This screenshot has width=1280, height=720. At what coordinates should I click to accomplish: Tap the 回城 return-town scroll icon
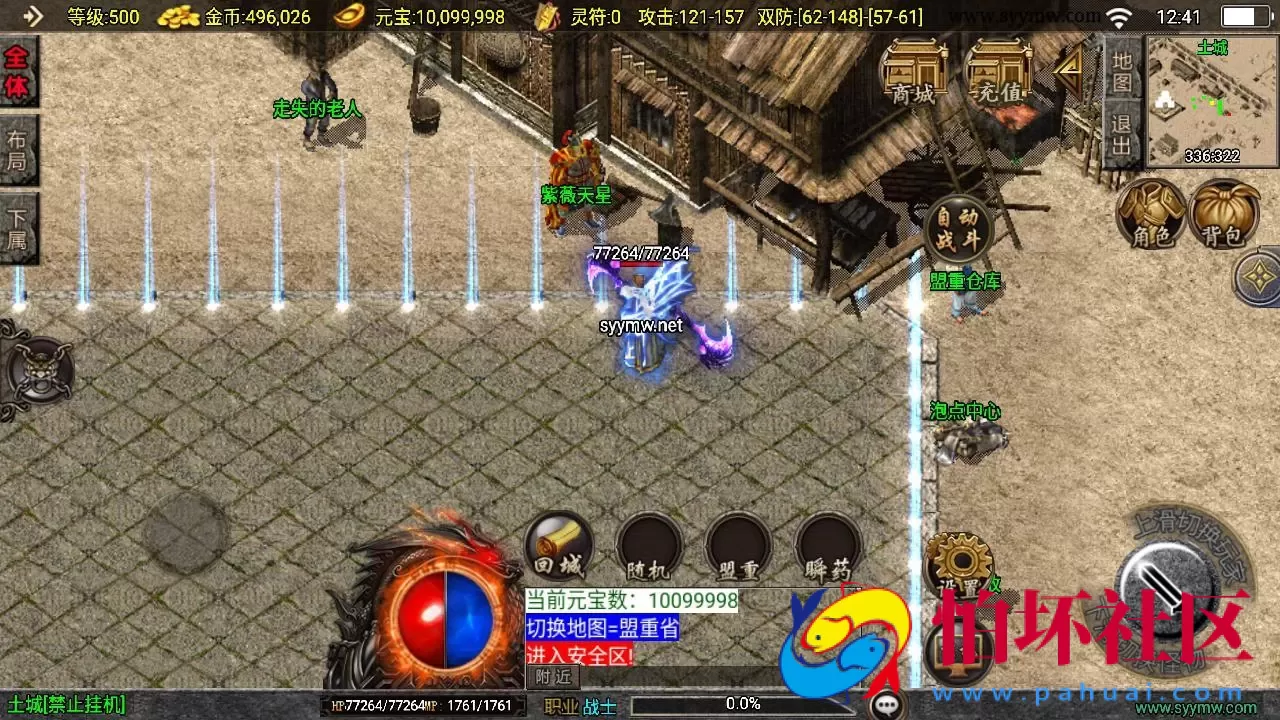[558, 545]
